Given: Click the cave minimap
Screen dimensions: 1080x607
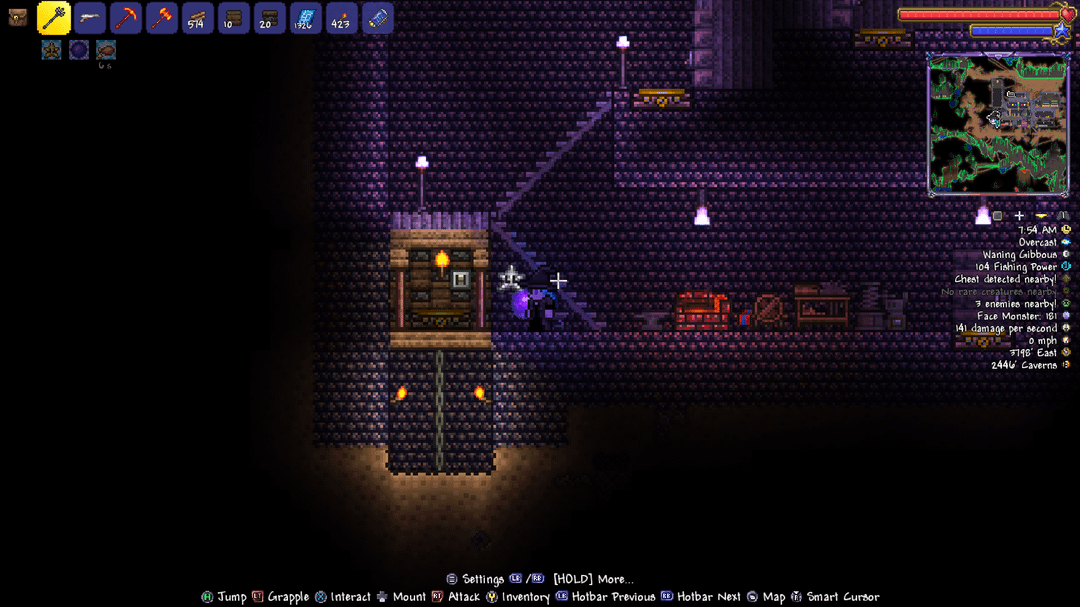Looking at the screenshot, I should point(998,124).
